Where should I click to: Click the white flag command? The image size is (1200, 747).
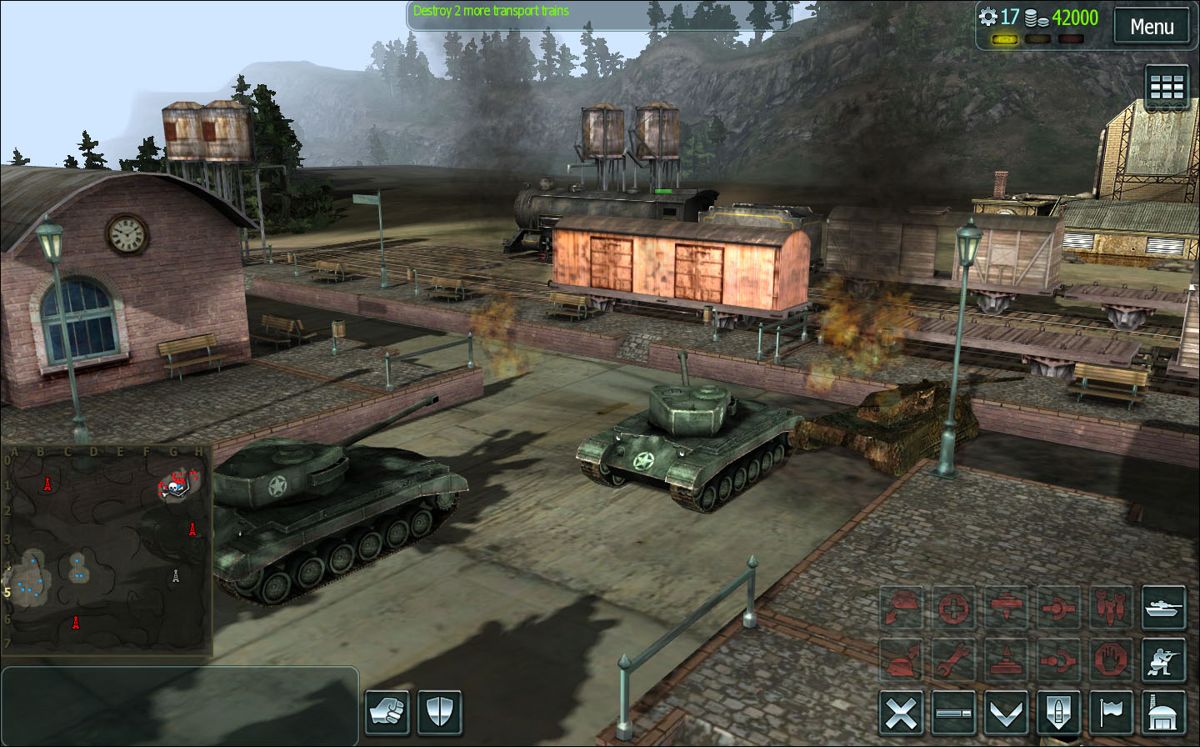click(1111, 713)
